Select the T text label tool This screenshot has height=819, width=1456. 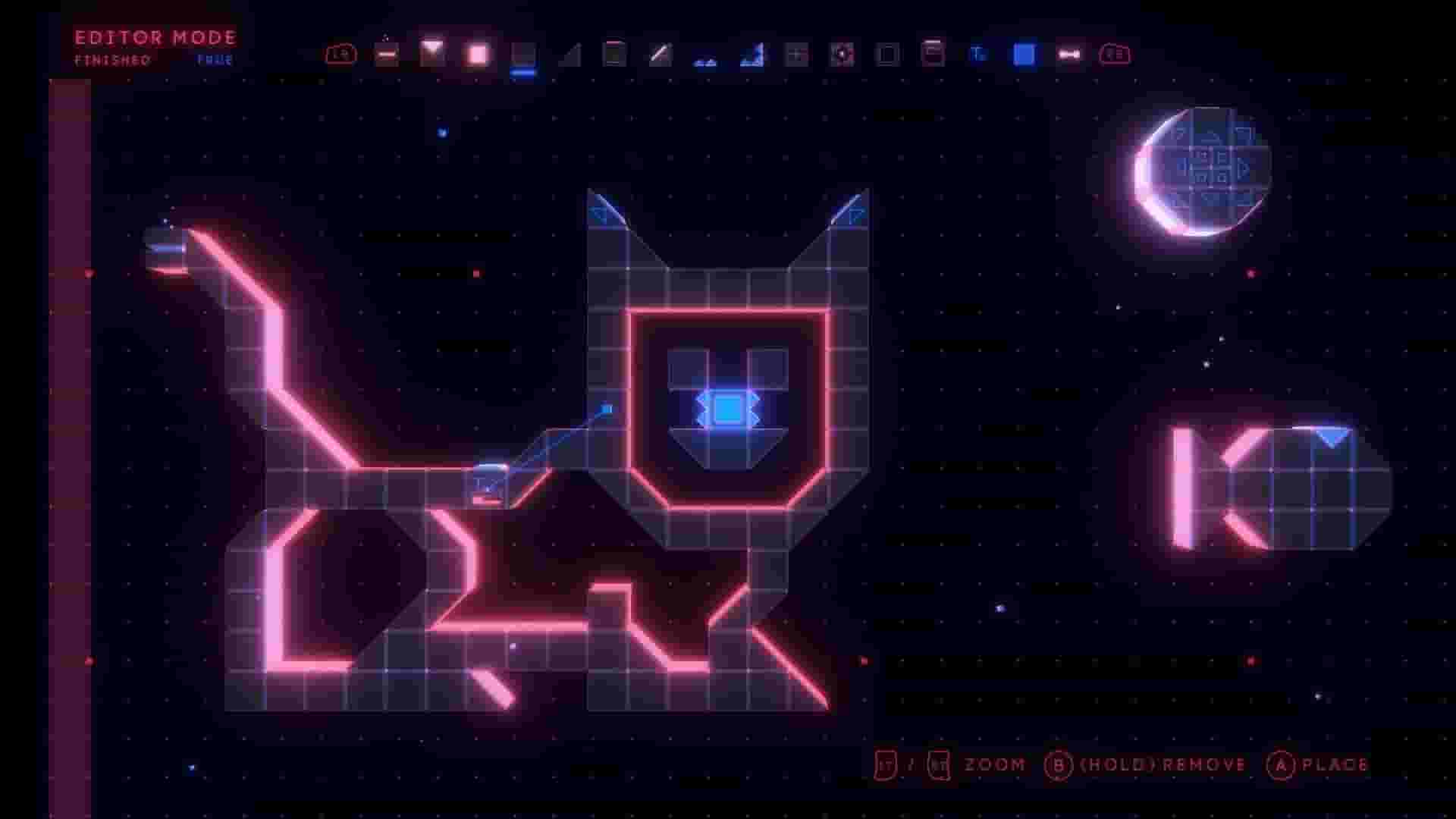pos(977,53)
